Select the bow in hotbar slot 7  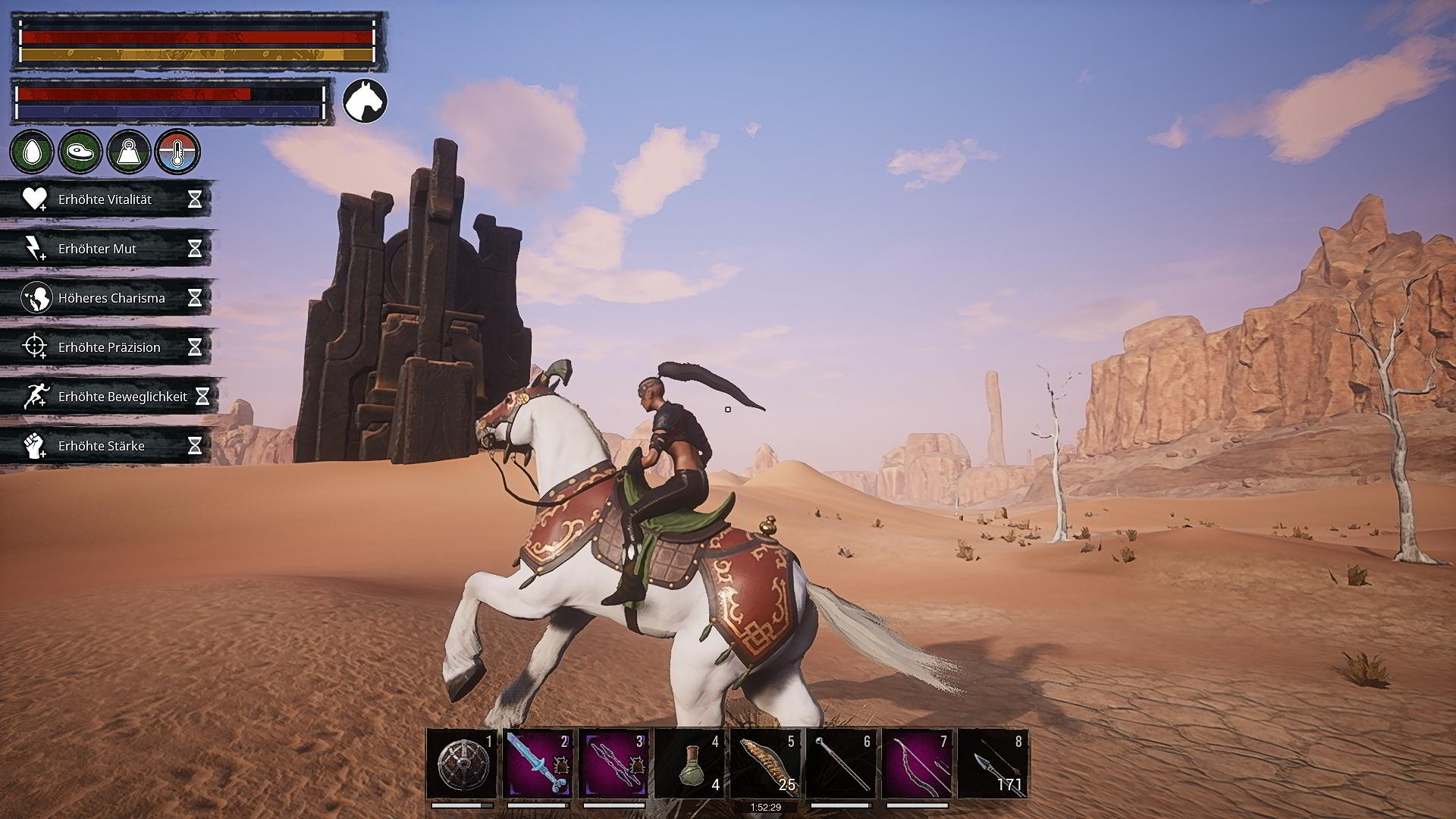[917, 764]
